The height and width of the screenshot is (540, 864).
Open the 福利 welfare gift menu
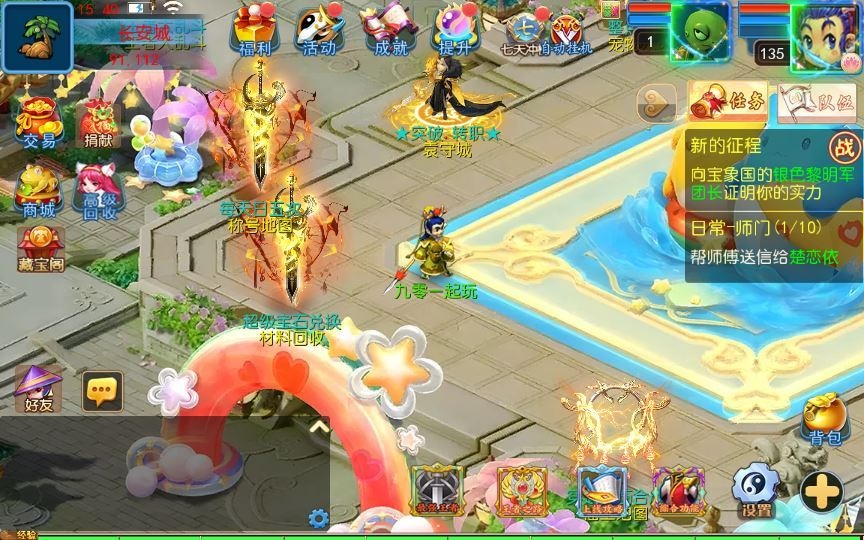tap(258, 30)
